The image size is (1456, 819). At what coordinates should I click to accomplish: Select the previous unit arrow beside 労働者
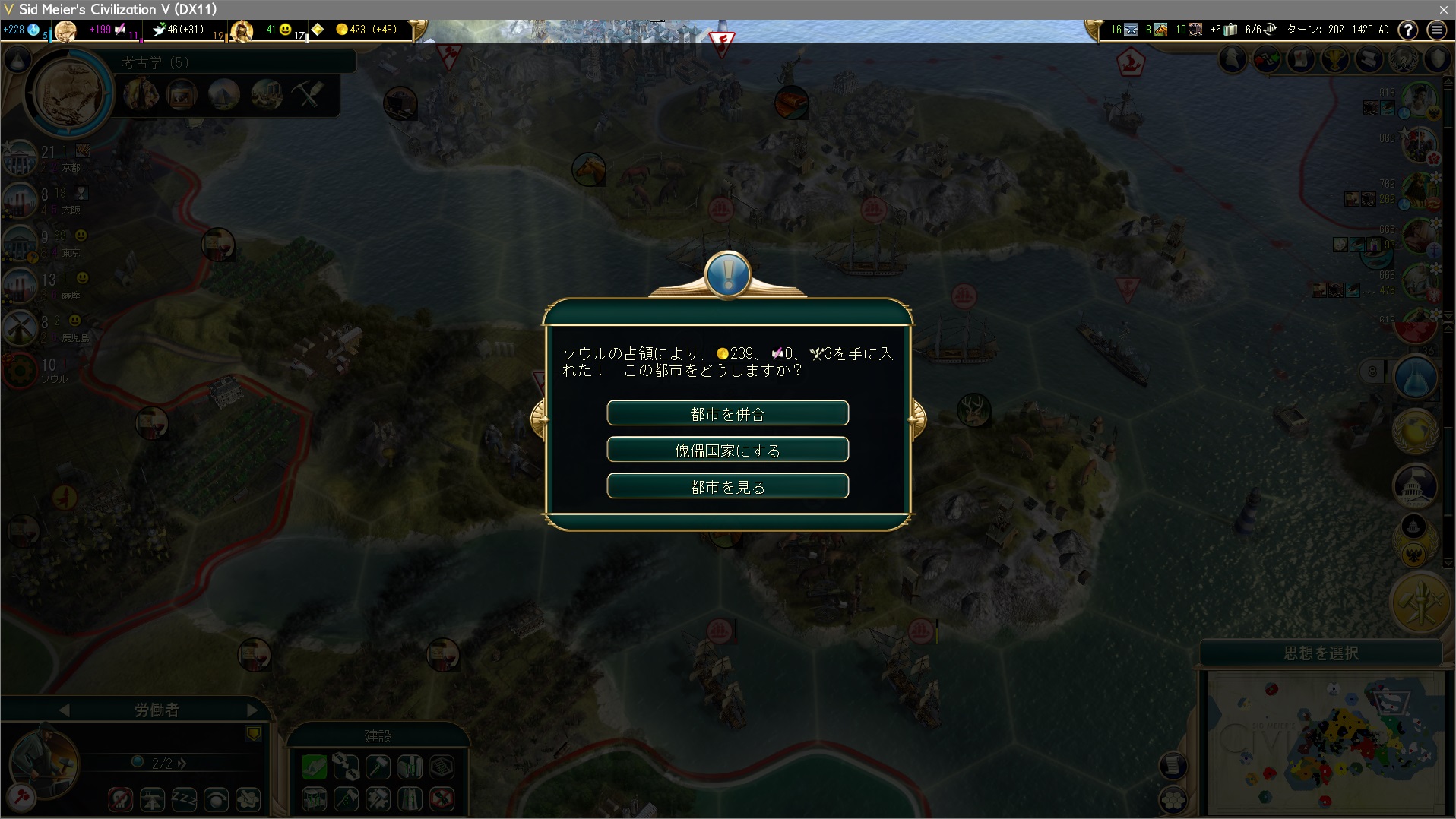pos(65,710)
